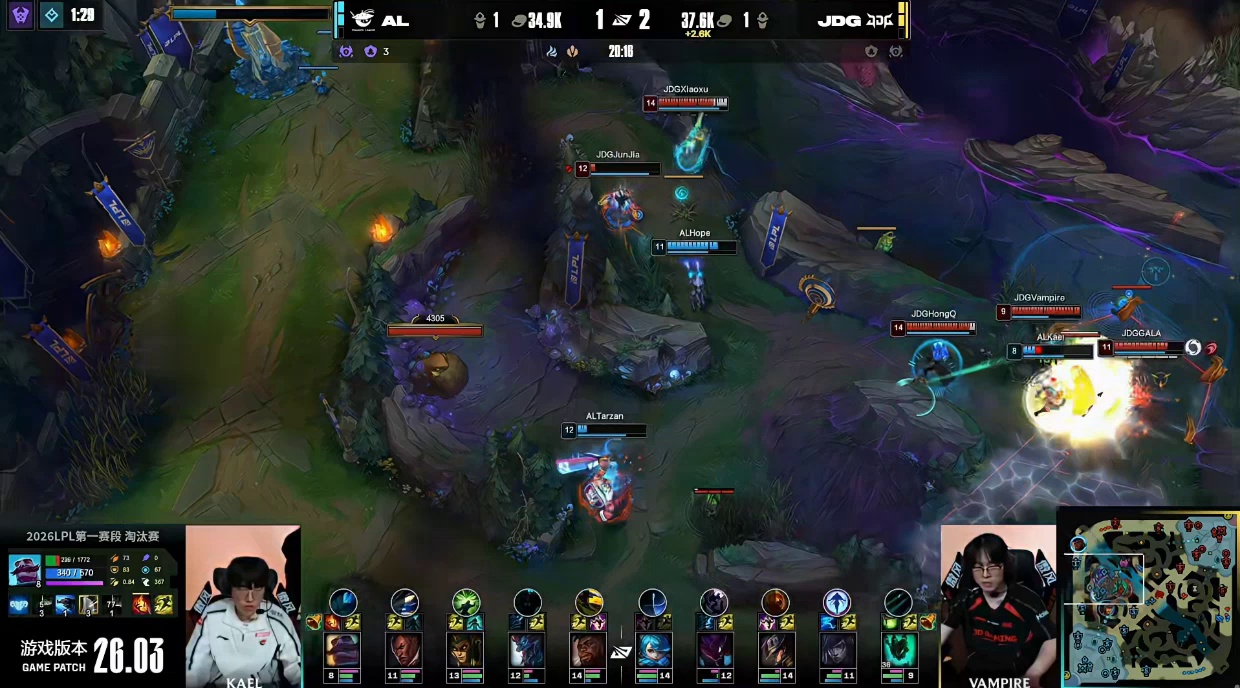Click the AL team logo
This screenshot has width=1240, height=688.
pyautogui.click(x=362, y=20)
